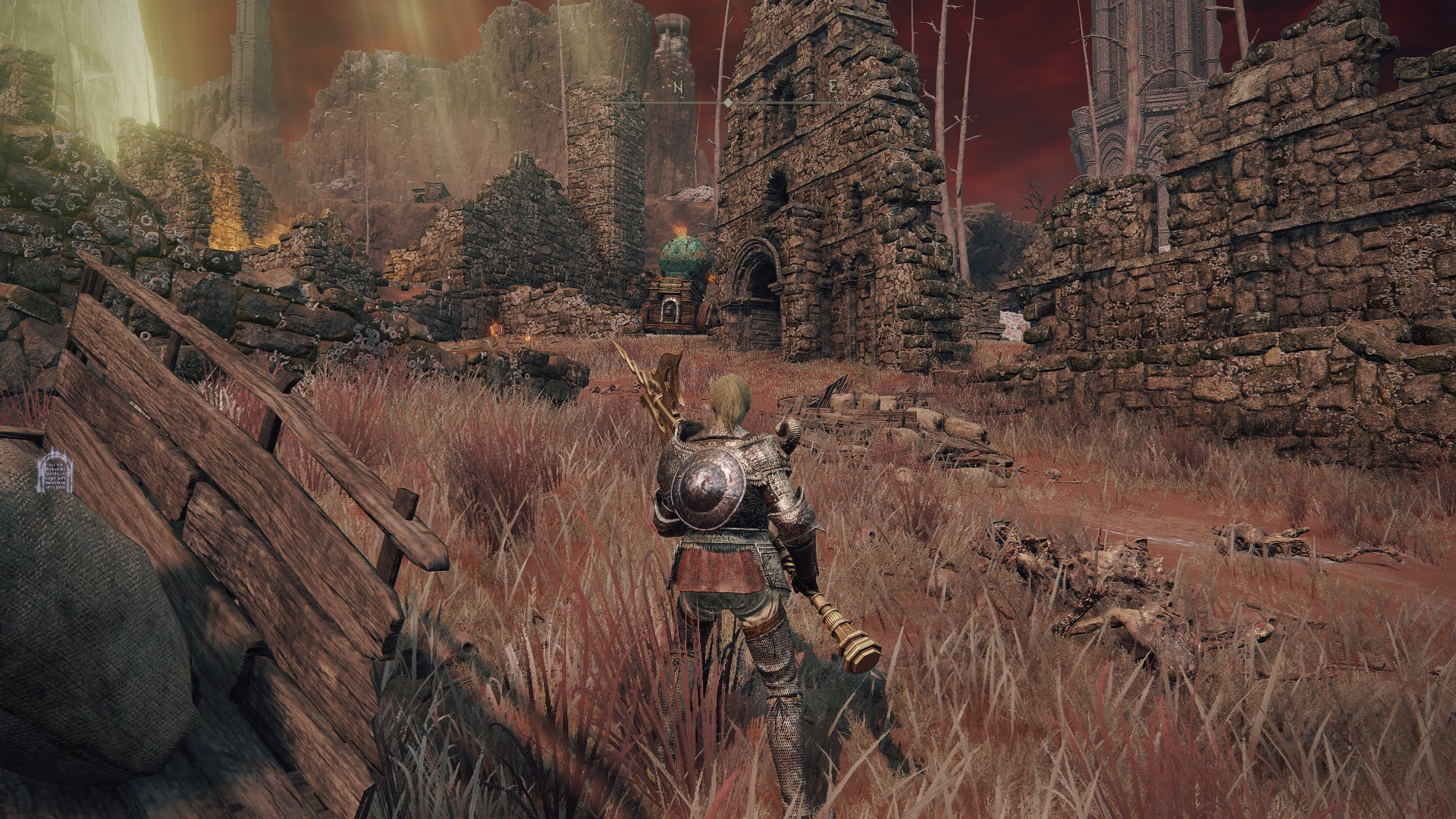The height and width of the screenshot is (819, 1456).
Task: Select the diamond heading marker on the compass
Action: (x=728, y=102)
